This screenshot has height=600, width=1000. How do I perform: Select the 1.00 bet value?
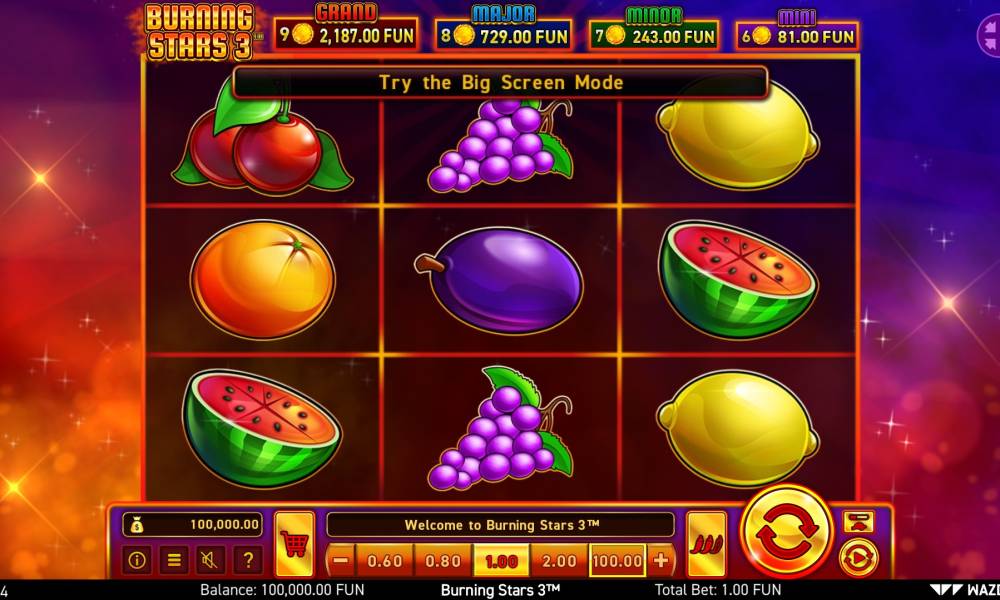point(501,561)
